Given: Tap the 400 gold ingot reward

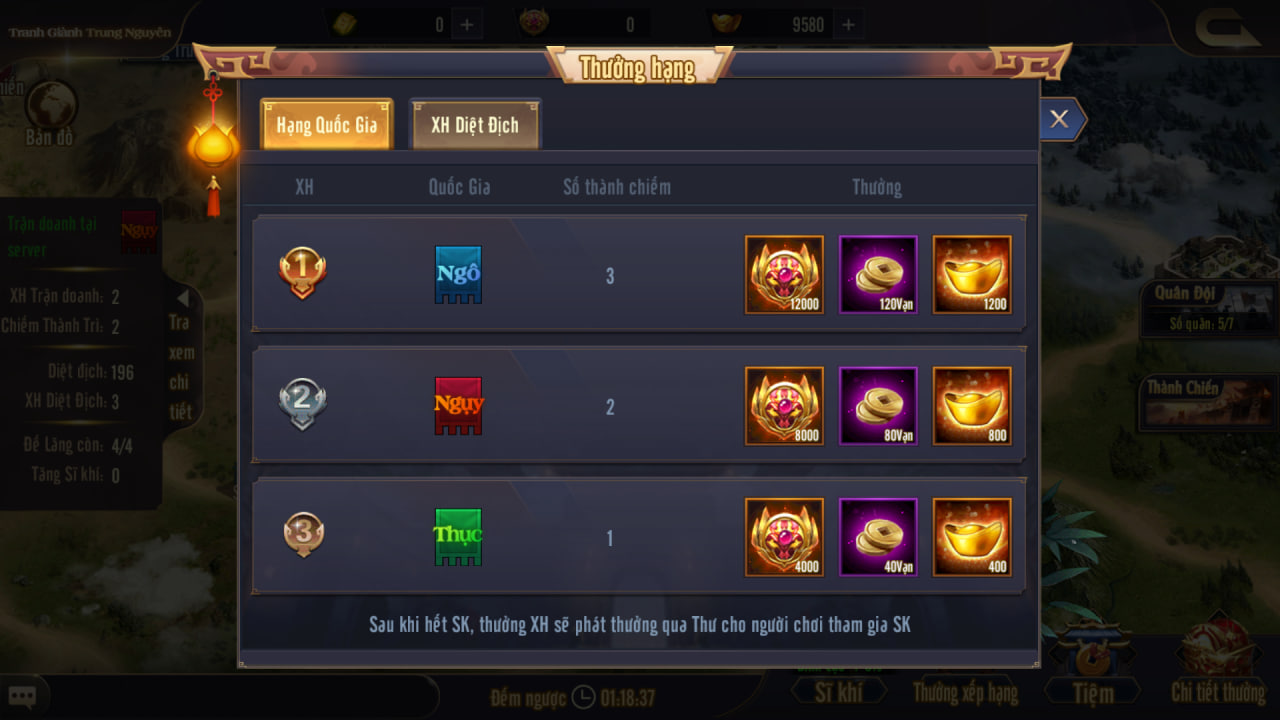Looking at the screenshot, I should pos(972,537).
